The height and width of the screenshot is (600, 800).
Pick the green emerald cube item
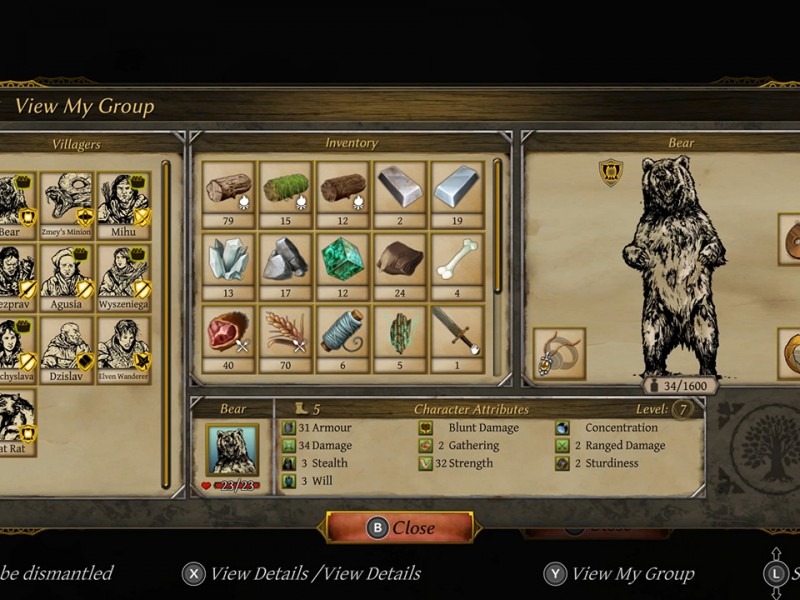pos(343,259)
